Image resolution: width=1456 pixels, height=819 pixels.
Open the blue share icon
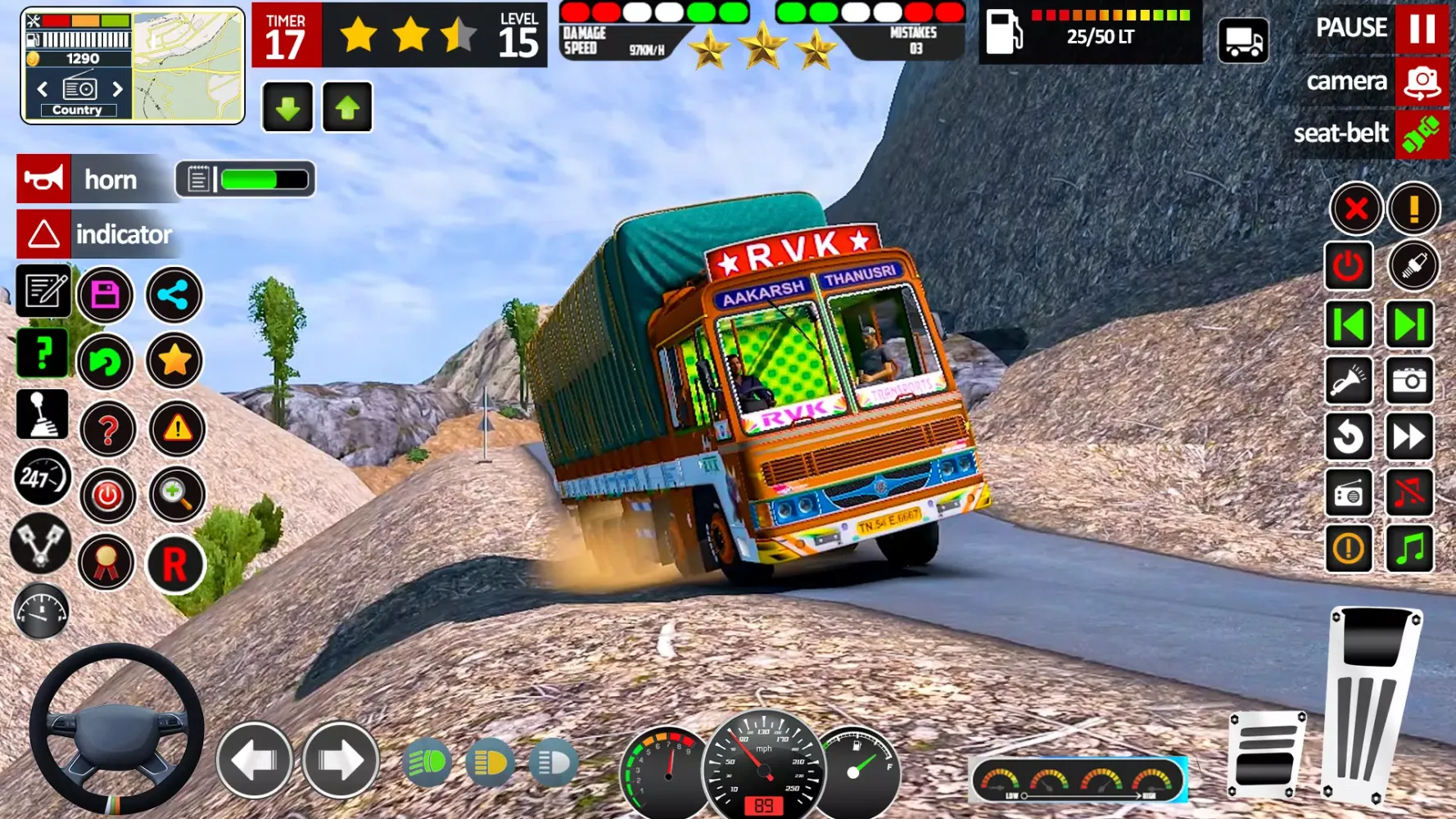click(174, 295)
